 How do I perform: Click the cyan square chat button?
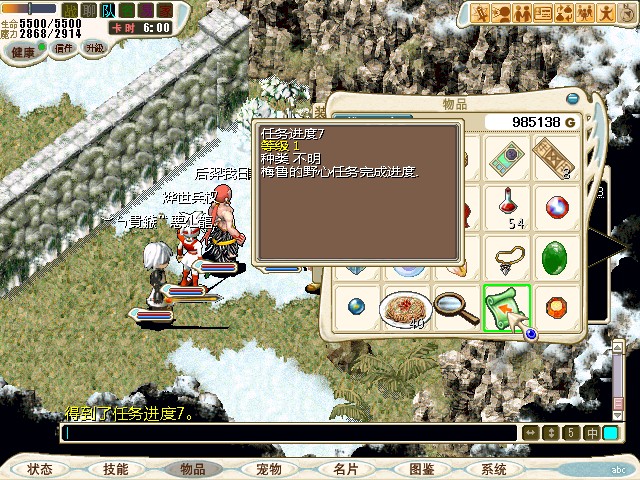click(x=610, y=433)
